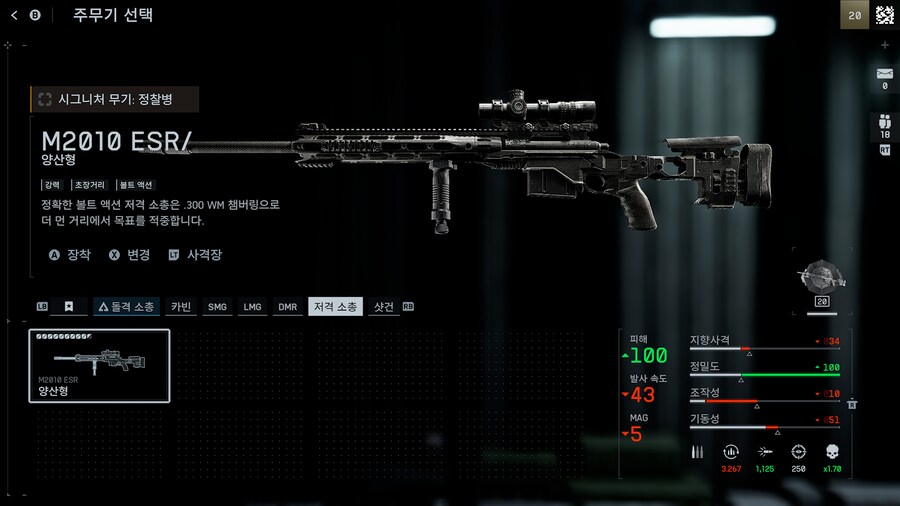This screenshot has width=900, height=506.
Task: Select the M2010 ESR 양산형 weapon card
Action: click(99, 365)
